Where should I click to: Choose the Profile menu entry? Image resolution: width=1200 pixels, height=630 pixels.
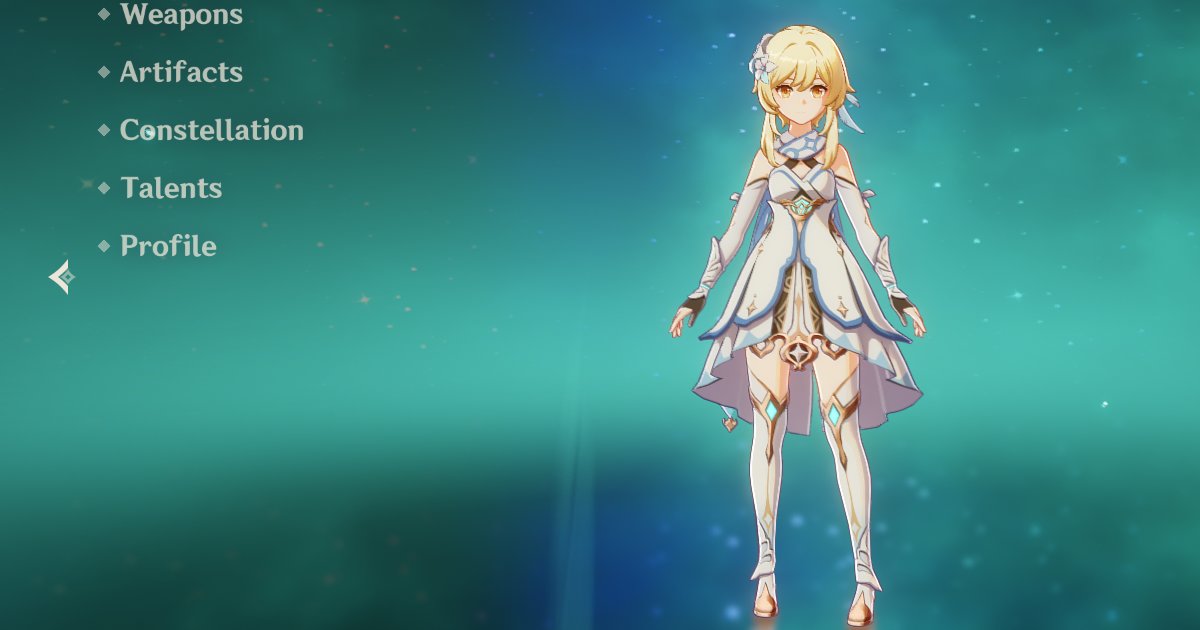click(168, 246)
